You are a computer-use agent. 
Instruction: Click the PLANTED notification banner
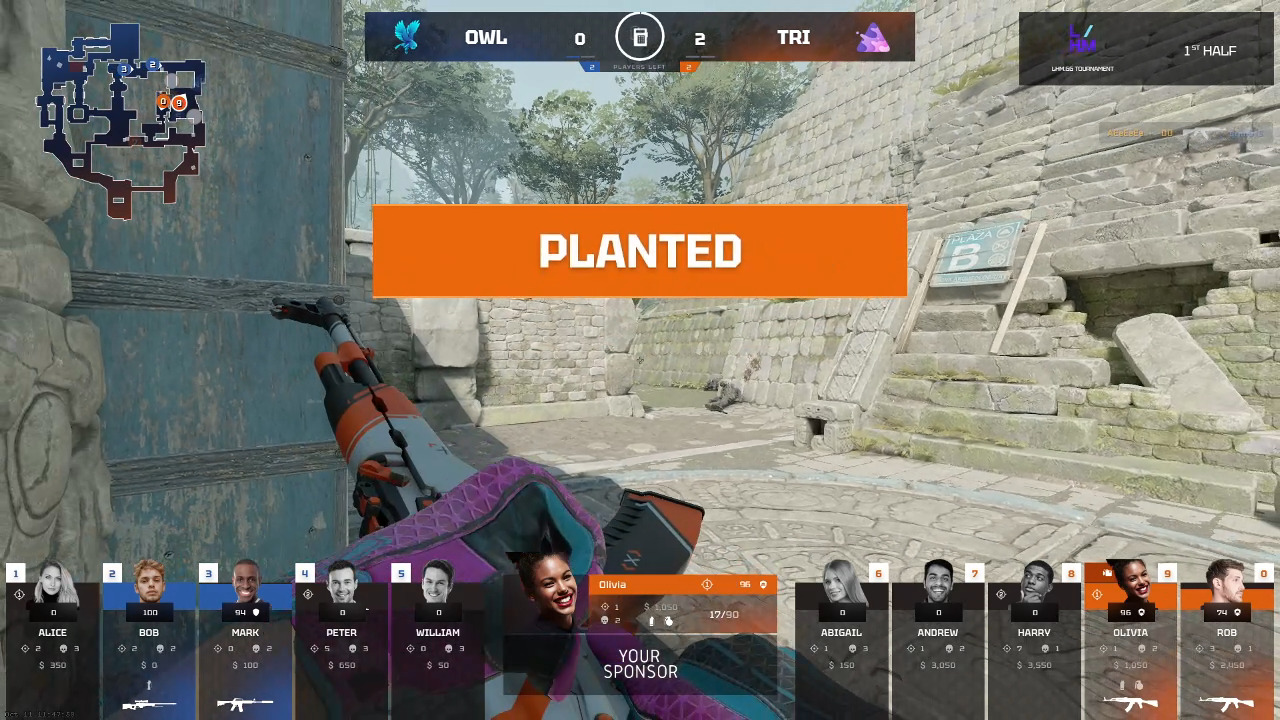click(640, 251)
